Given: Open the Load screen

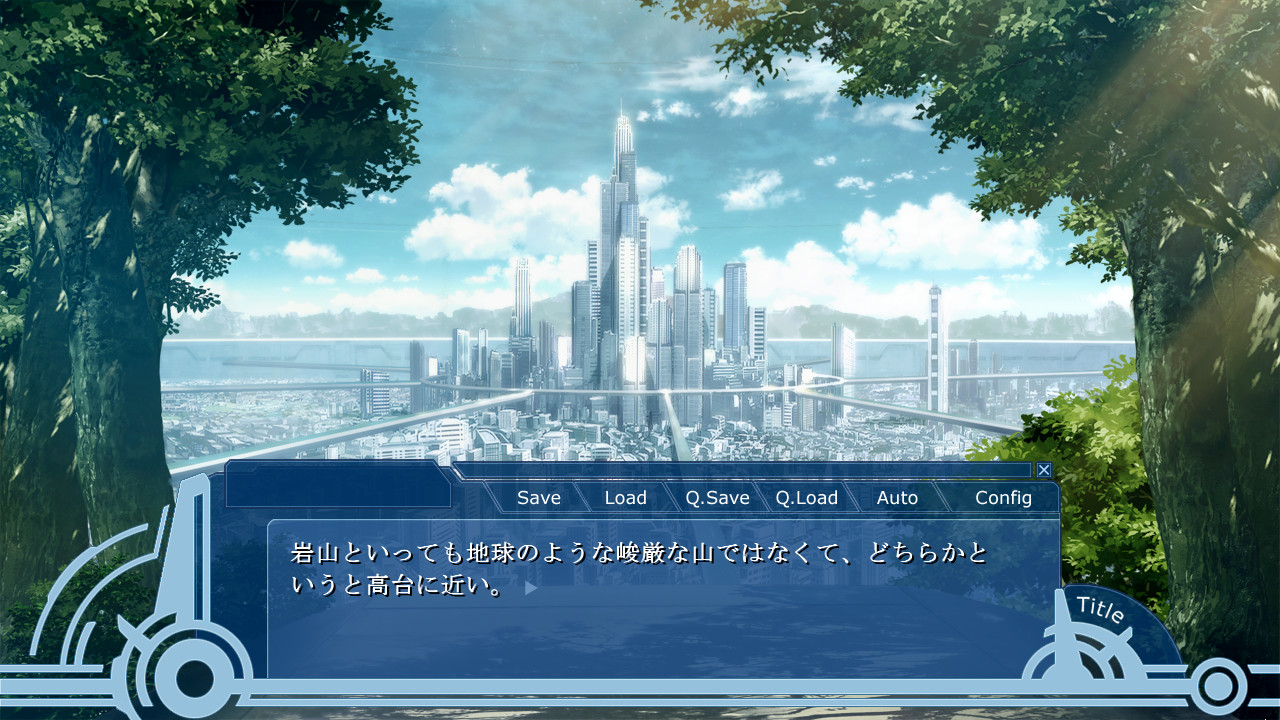Looking at the screenshot, I should click(625, 497).
